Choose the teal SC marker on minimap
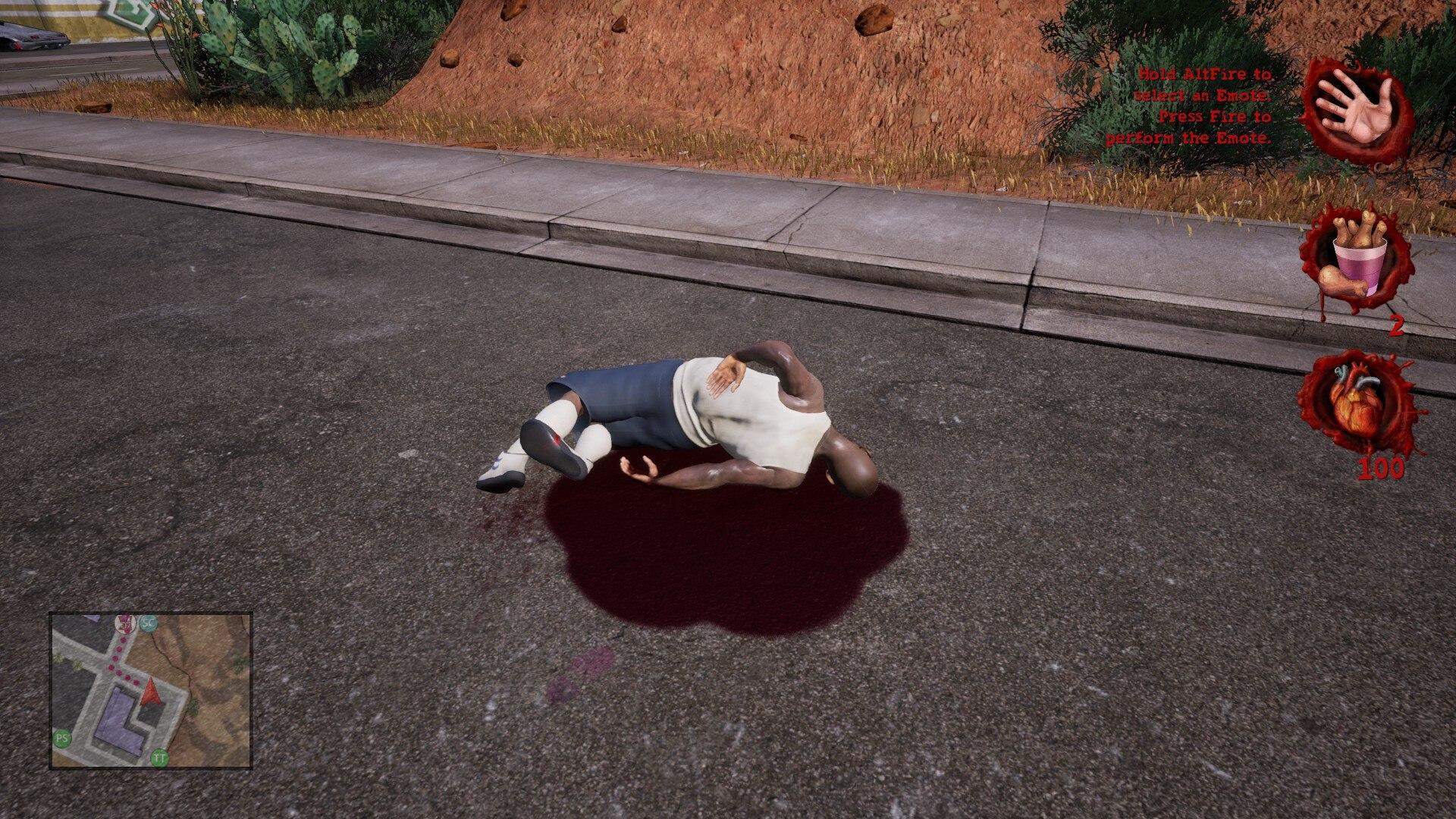This screenshot has width=1456, height=819. (149, 622)
